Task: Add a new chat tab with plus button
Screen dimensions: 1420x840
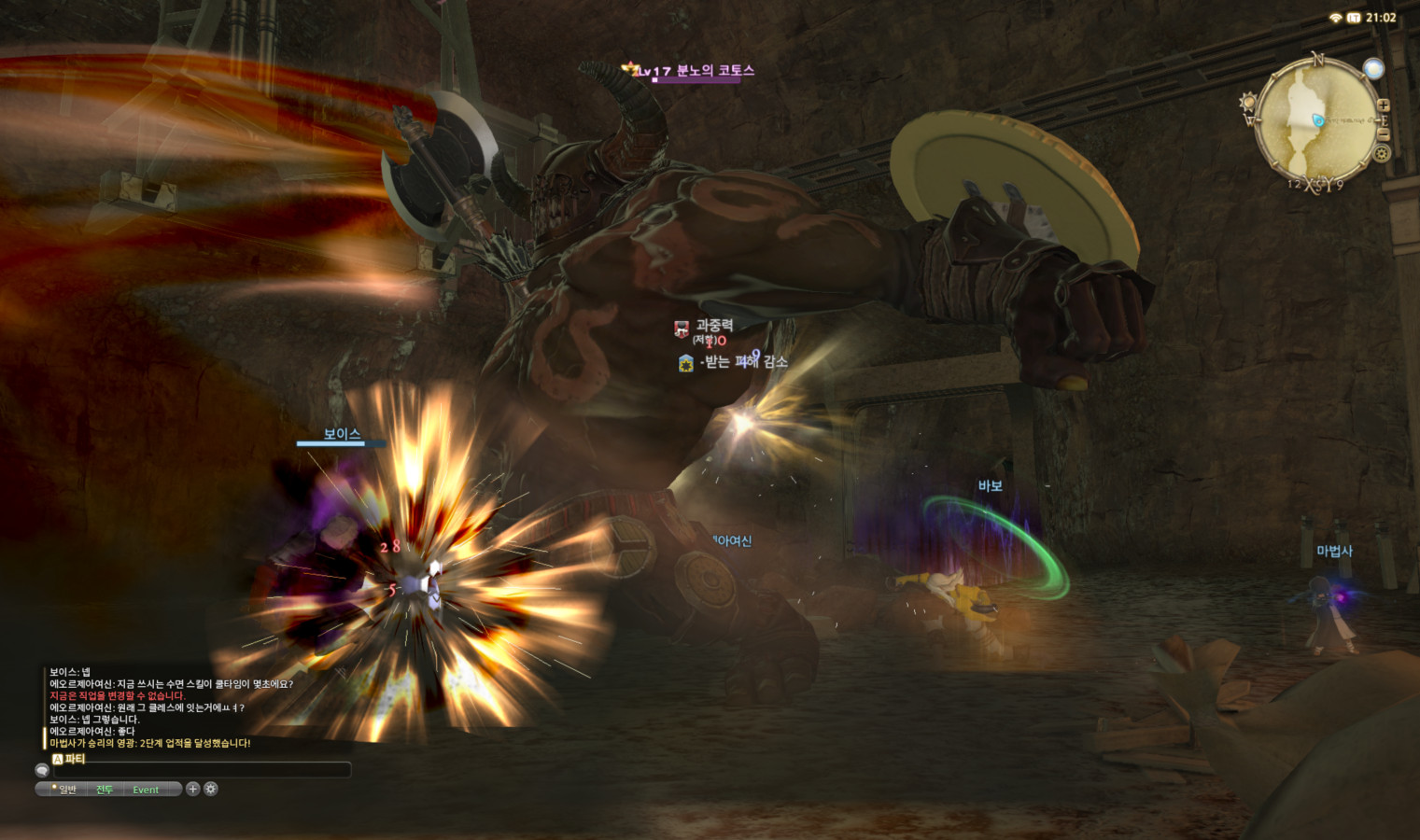Action: (192, 789)
